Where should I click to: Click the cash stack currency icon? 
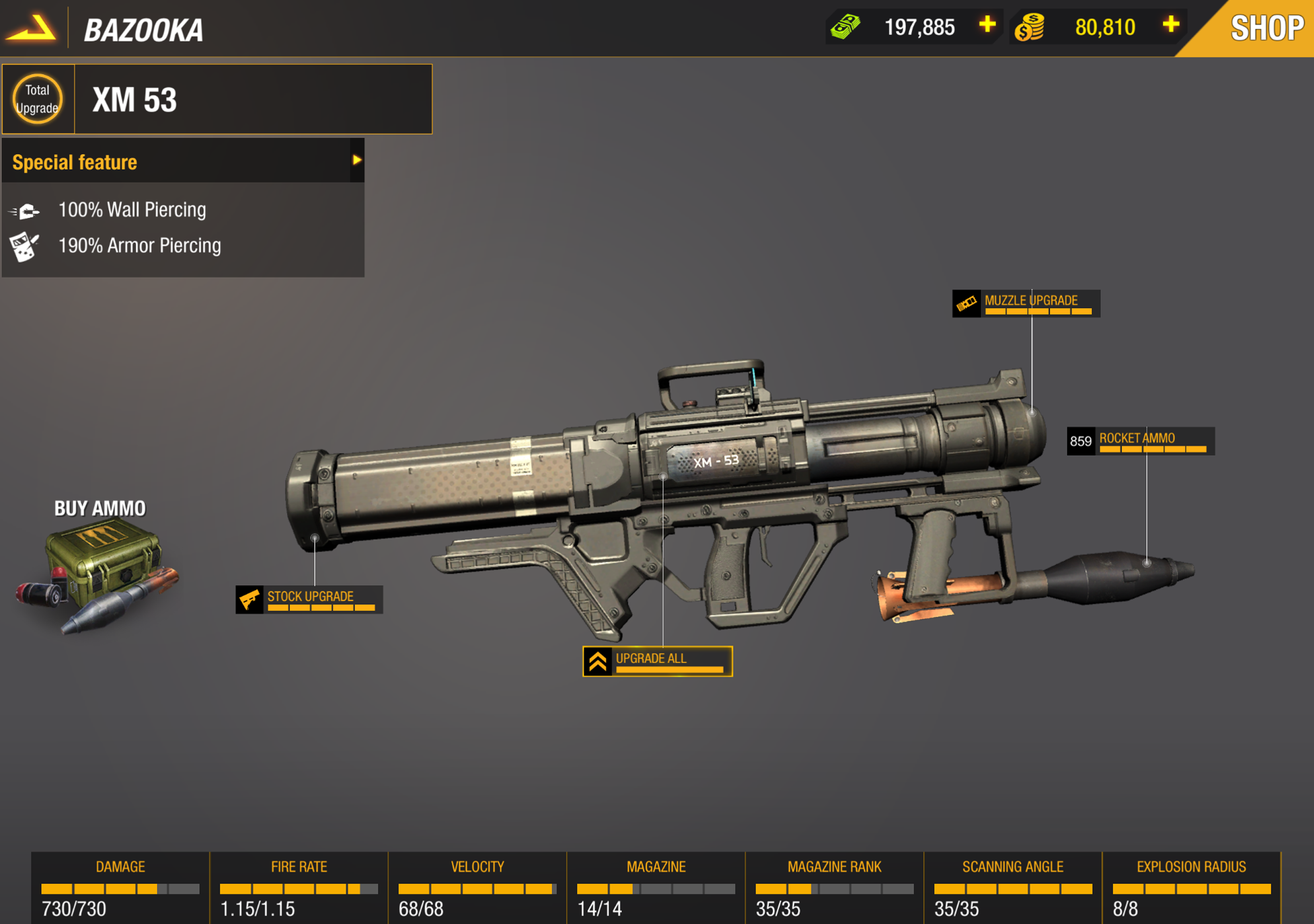coord(846,26)
